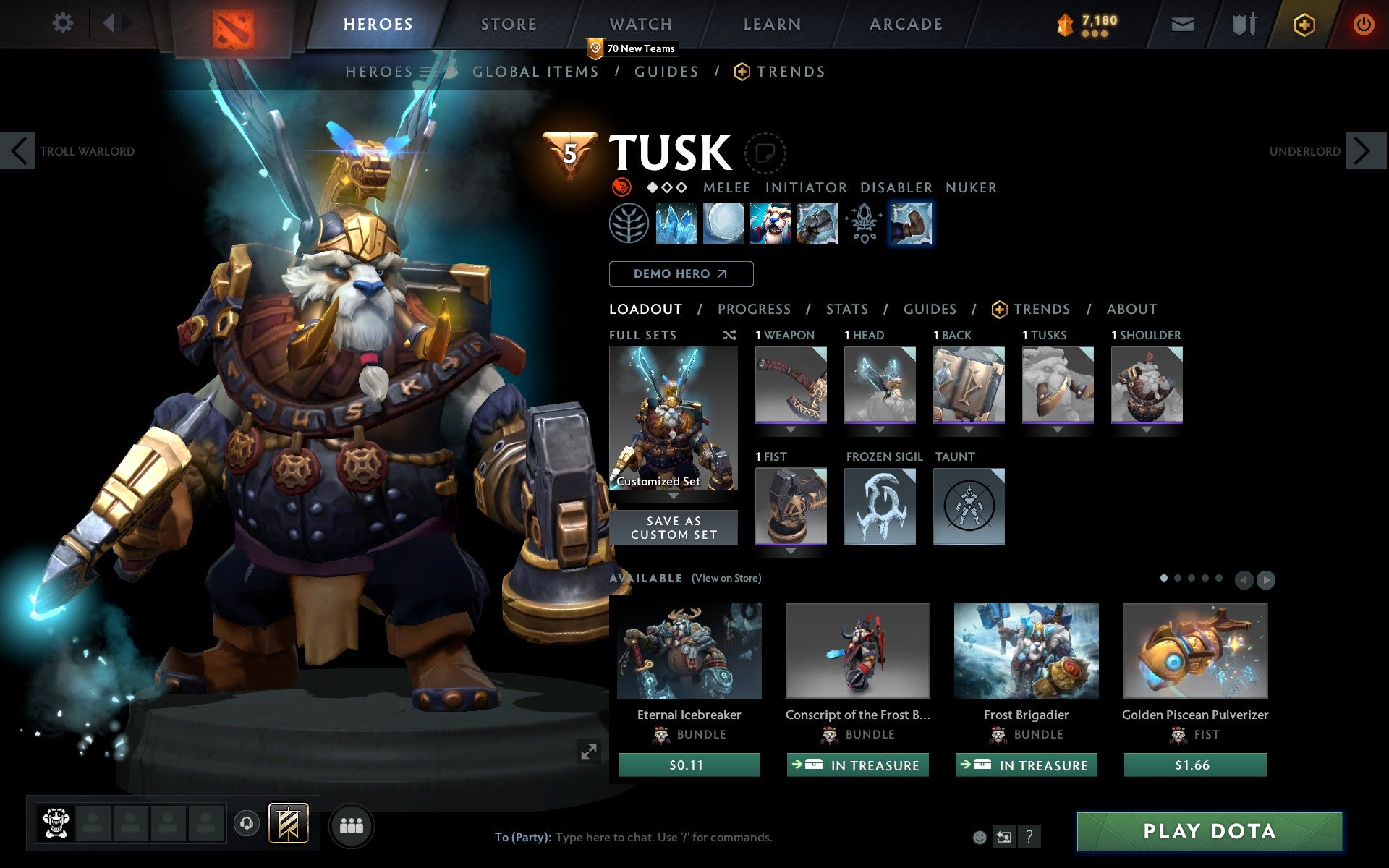Screen dimensions: 1389x868
Task: Click the Customized Set thumbnail
Action: (673, 418)
